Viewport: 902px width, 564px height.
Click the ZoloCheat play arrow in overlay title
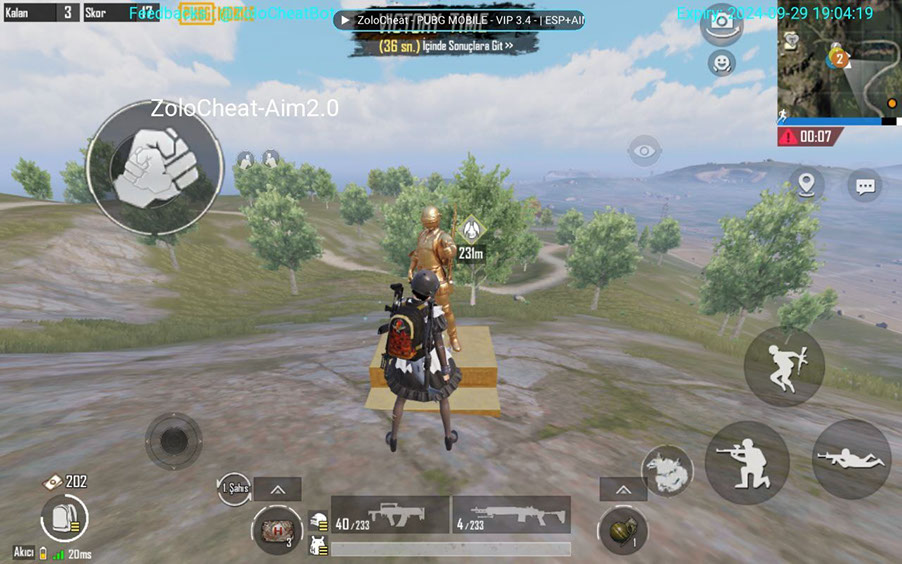pyautogui.click(x=345, y=20)
